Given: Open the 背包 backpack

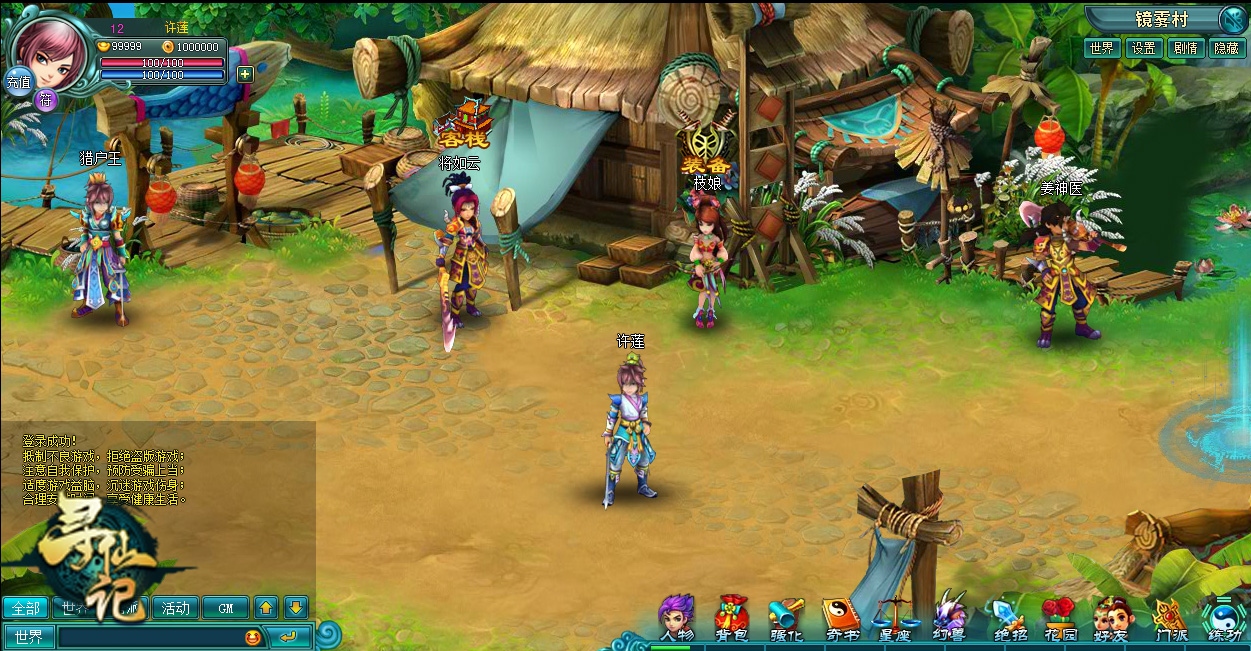Looking at the screenshot, I should coord(731,615).
